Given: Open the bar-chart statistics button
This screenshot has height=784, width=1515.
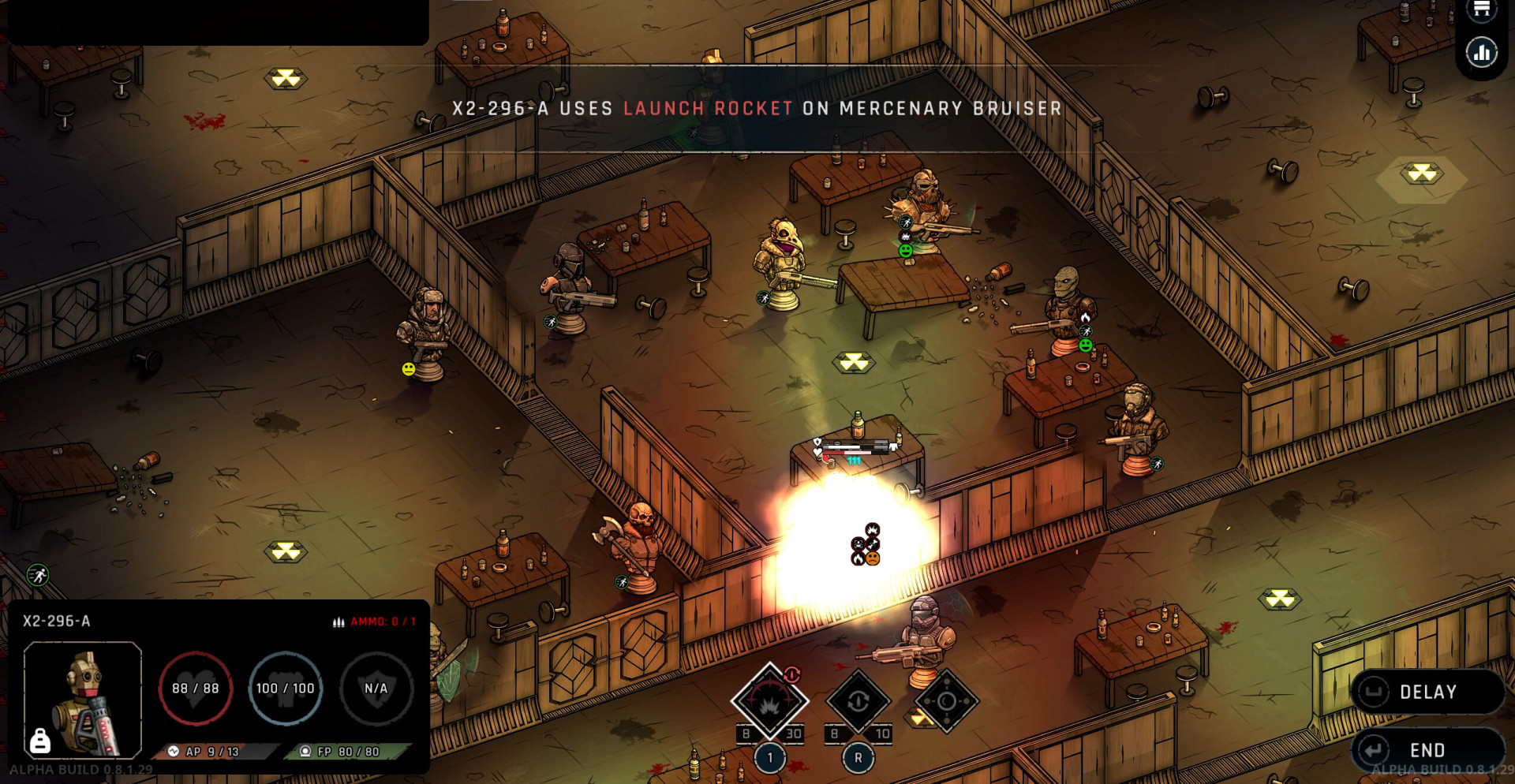Looking at the screenshot, I should click(x=1481, y=54).
